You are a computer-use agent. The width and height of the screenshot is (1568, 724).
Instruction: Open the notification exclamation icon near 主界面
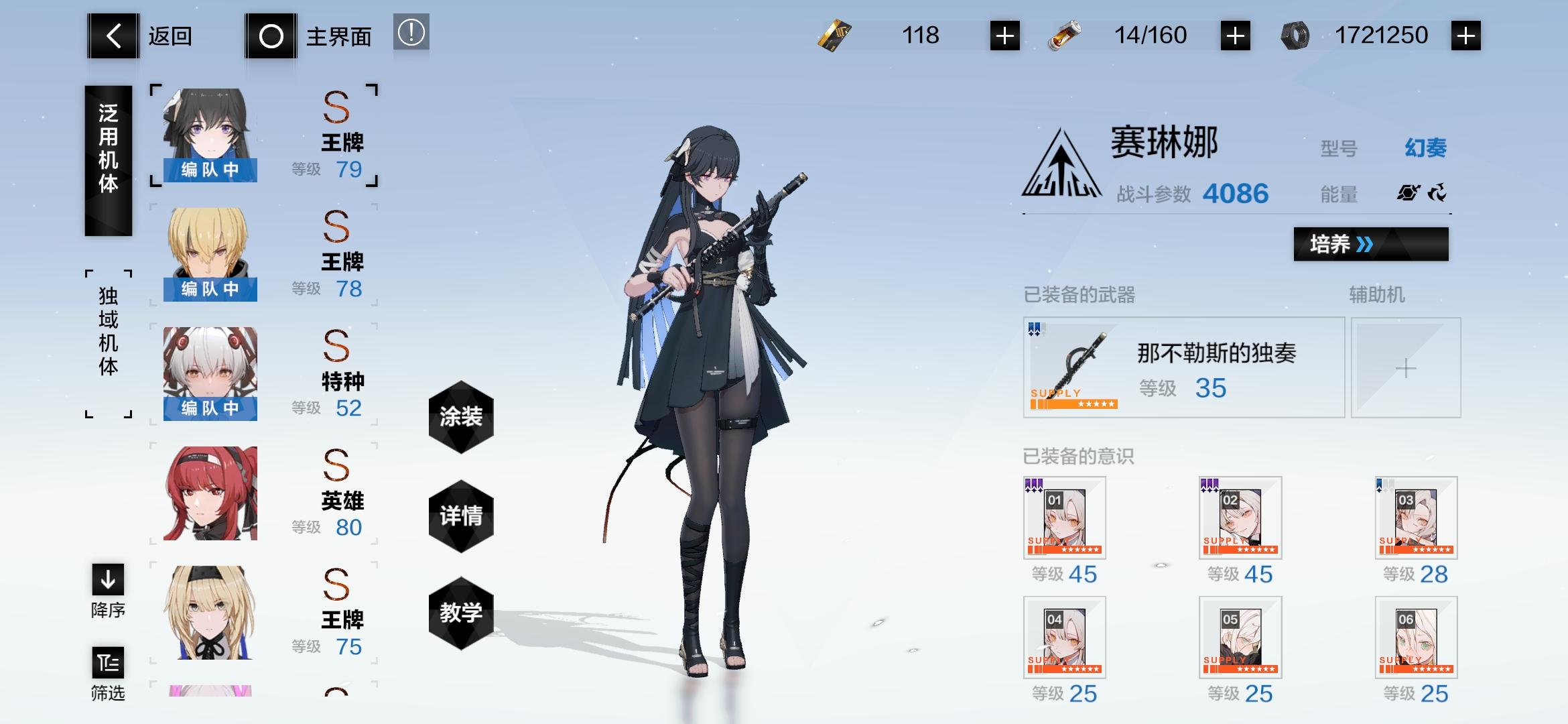coord(411,35)
